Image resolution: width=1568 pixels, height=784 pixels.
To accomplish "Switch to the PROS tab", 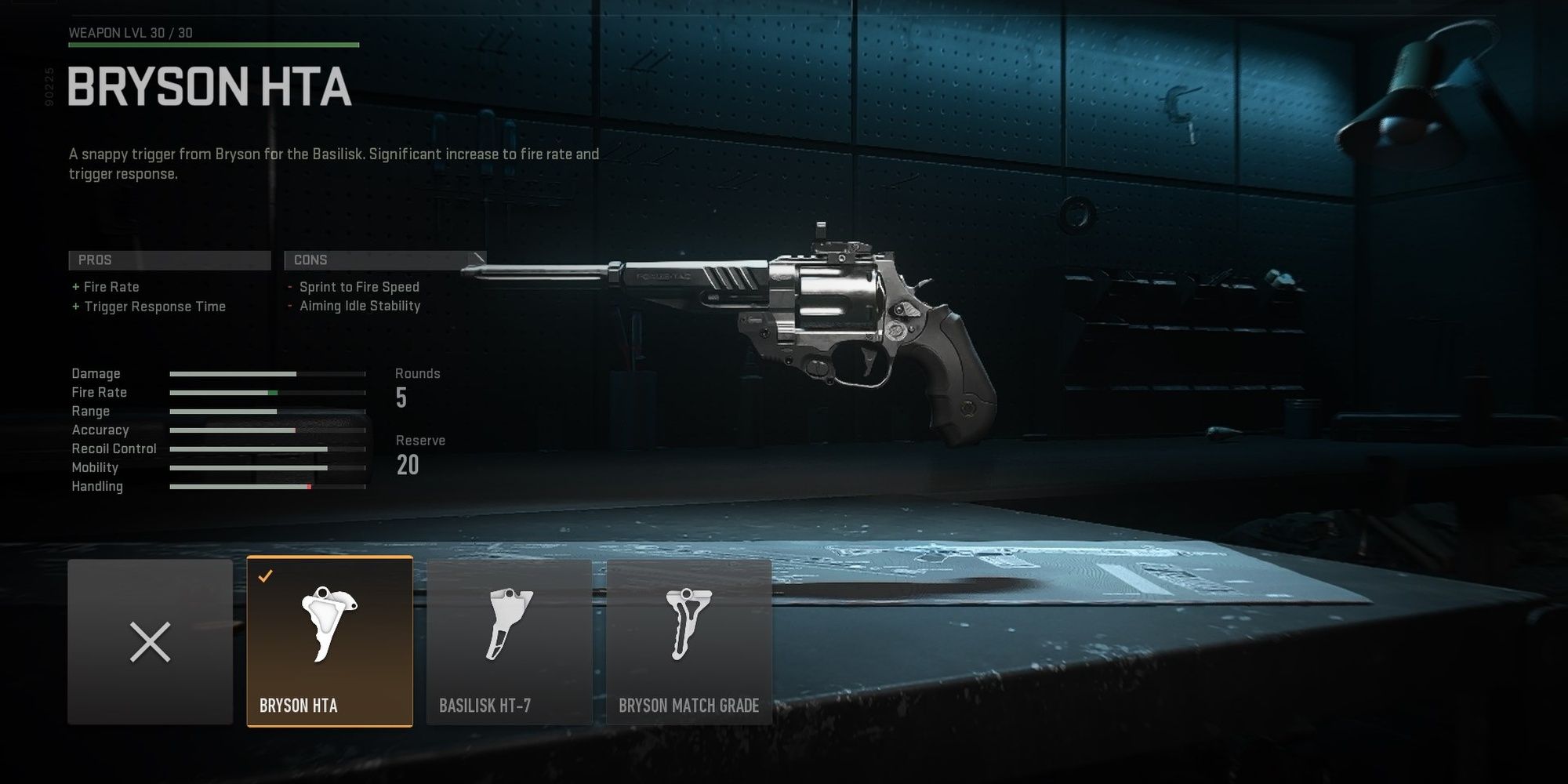I will click(169, 260).
